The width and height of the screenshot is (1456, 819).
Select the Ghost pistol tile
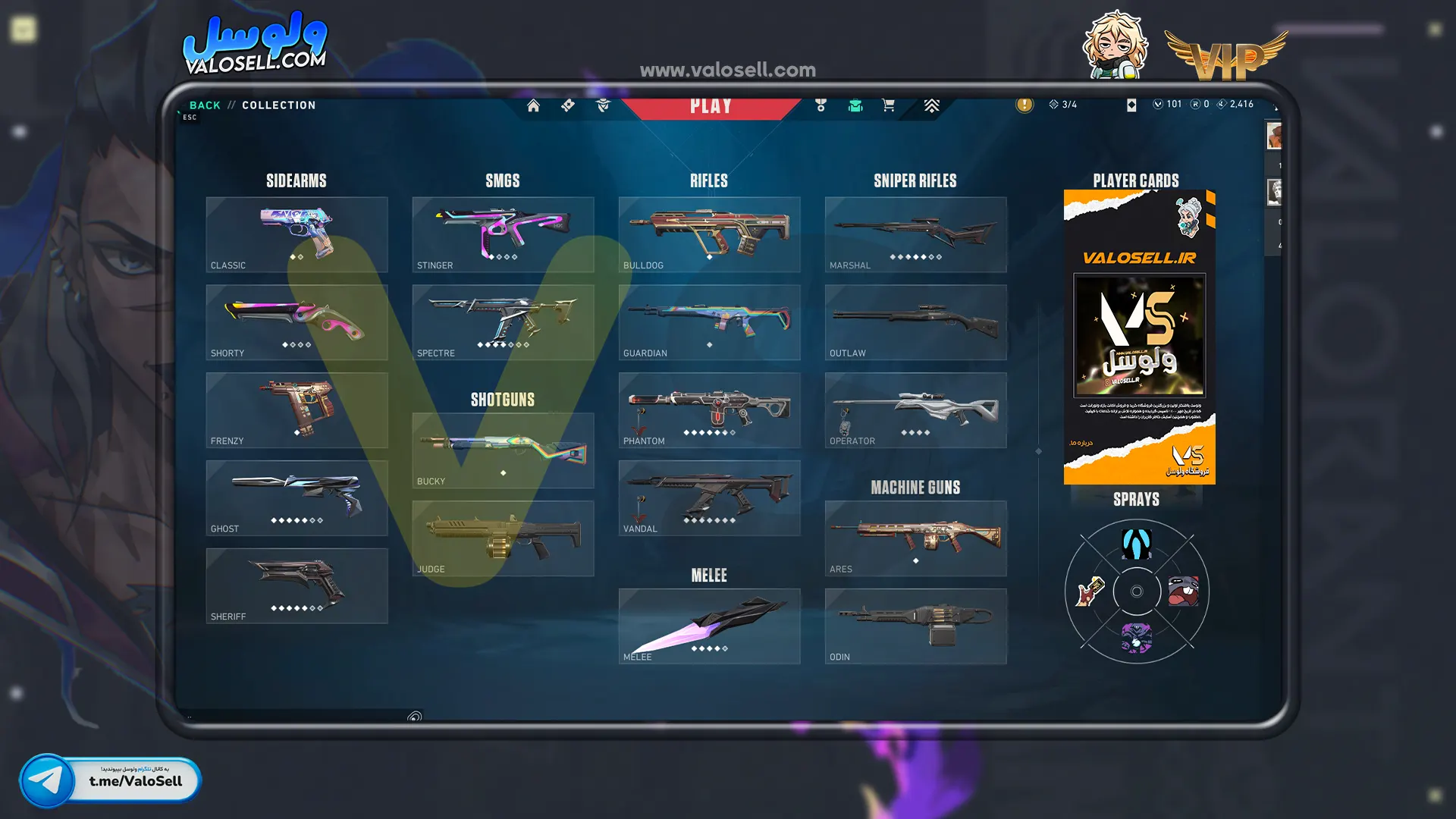(x=297, y=498)
